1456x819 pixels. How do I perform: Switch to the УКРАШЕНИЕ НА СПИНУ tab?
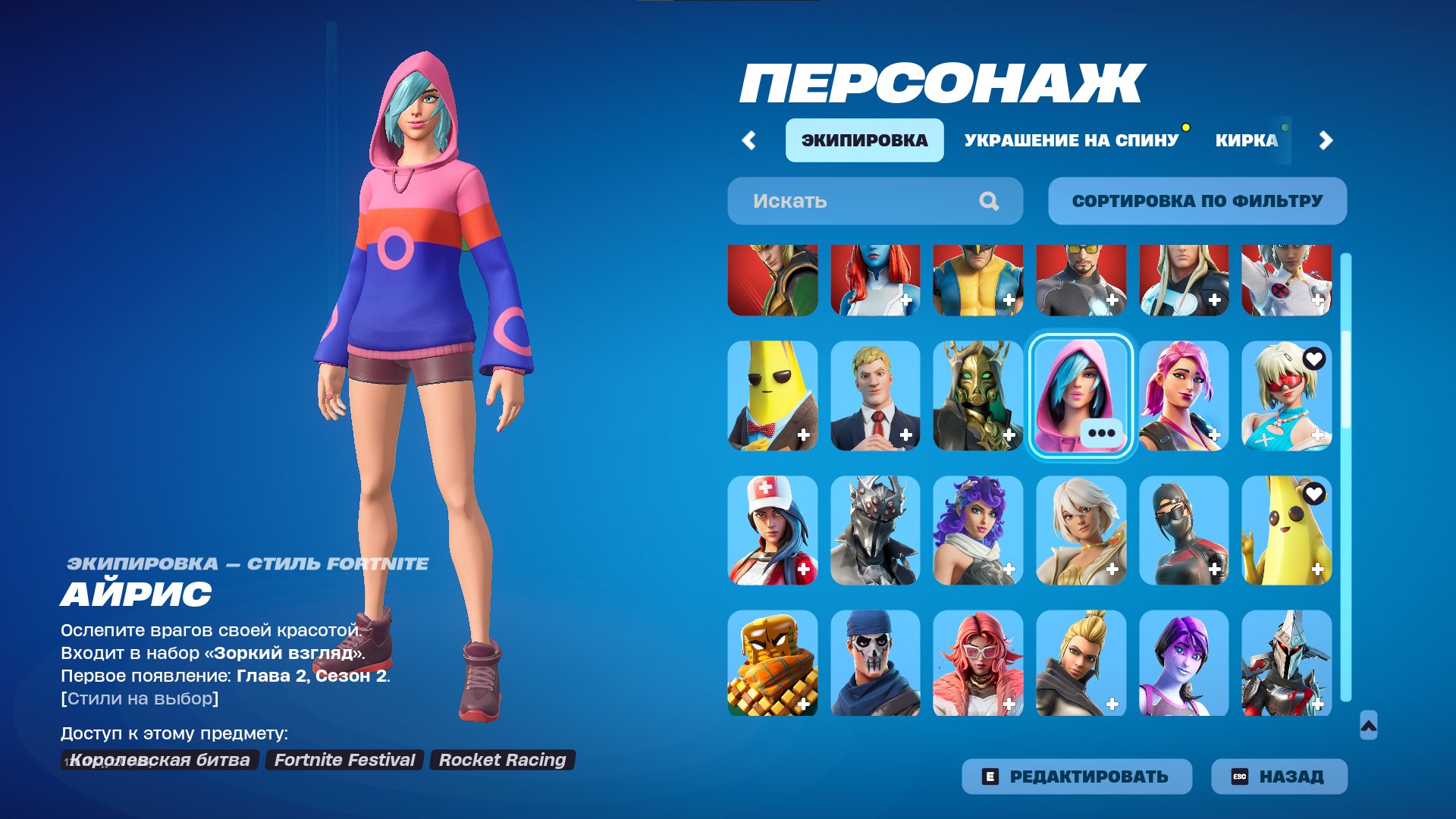point(1069,139)
